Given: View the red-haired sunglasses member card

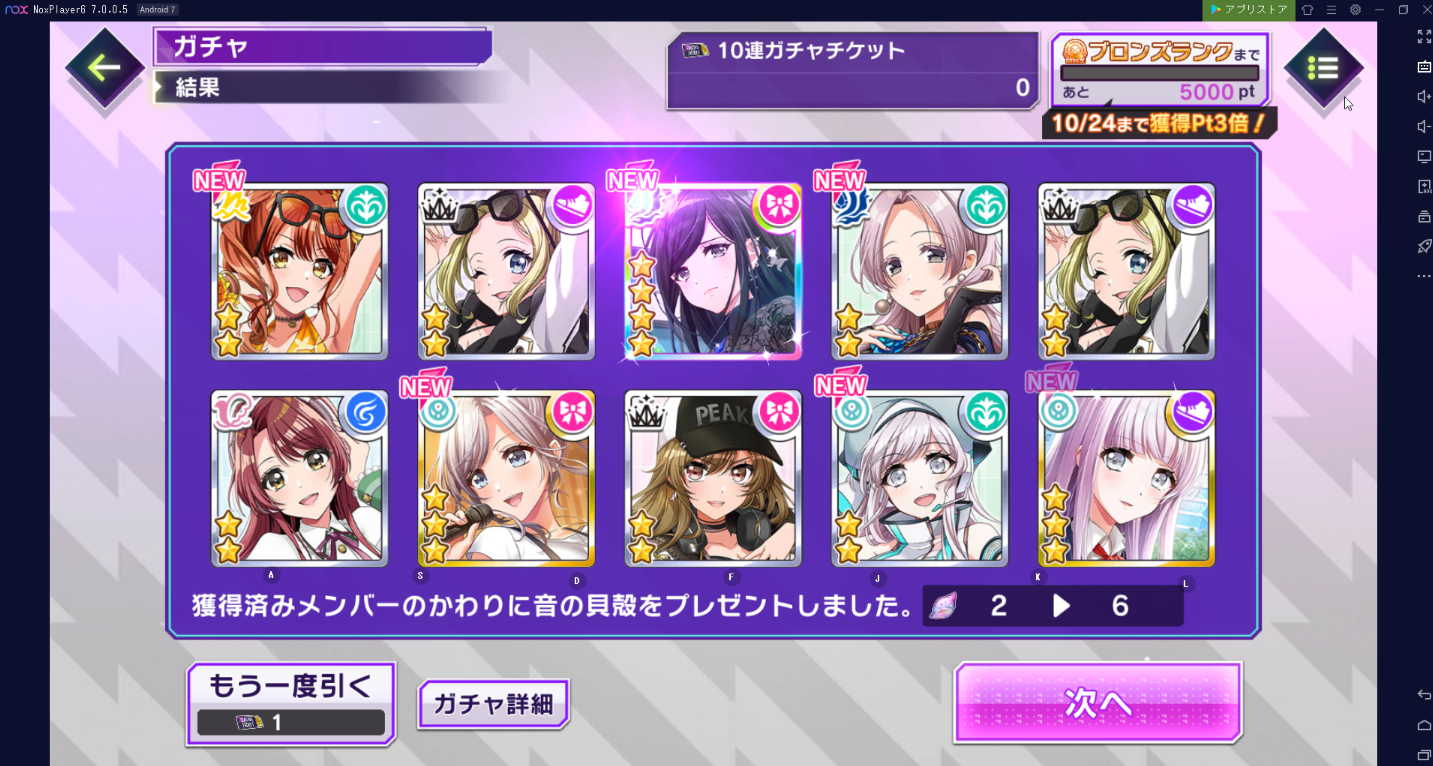Looking at the screenshot, I should pos(299,272).
